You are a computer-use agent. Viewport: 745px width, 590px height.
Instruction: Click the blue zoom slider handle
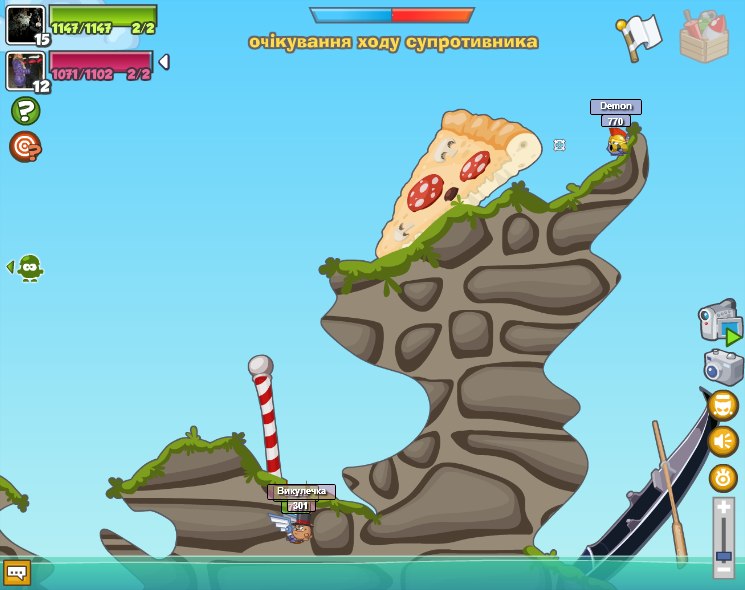724,556
